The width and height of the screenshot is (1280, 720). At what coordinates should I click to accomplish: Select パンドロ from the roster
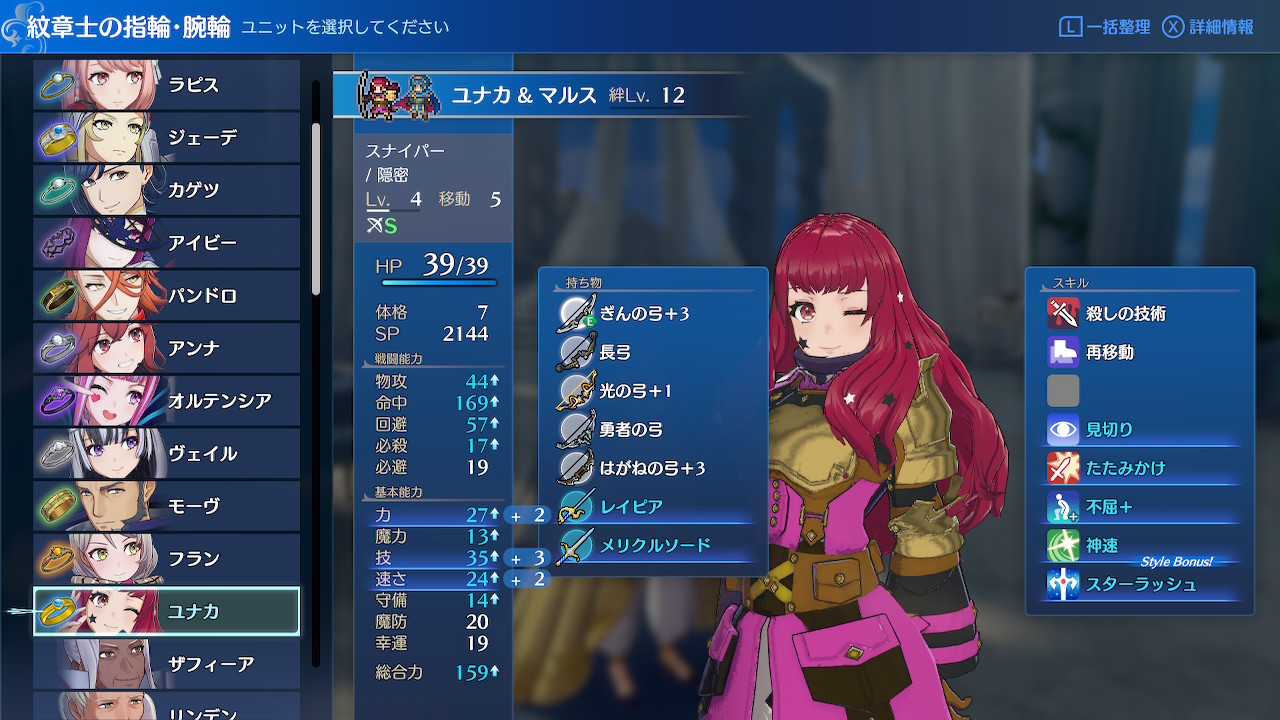click(166, 296)
